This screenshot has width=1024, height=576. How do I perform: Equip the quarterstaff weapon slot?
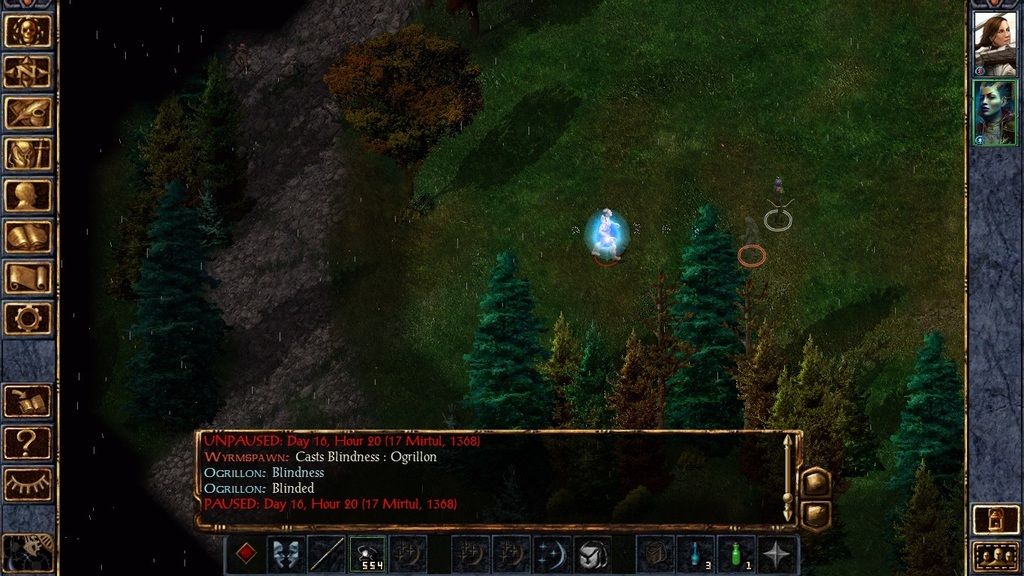click(327, 554)
